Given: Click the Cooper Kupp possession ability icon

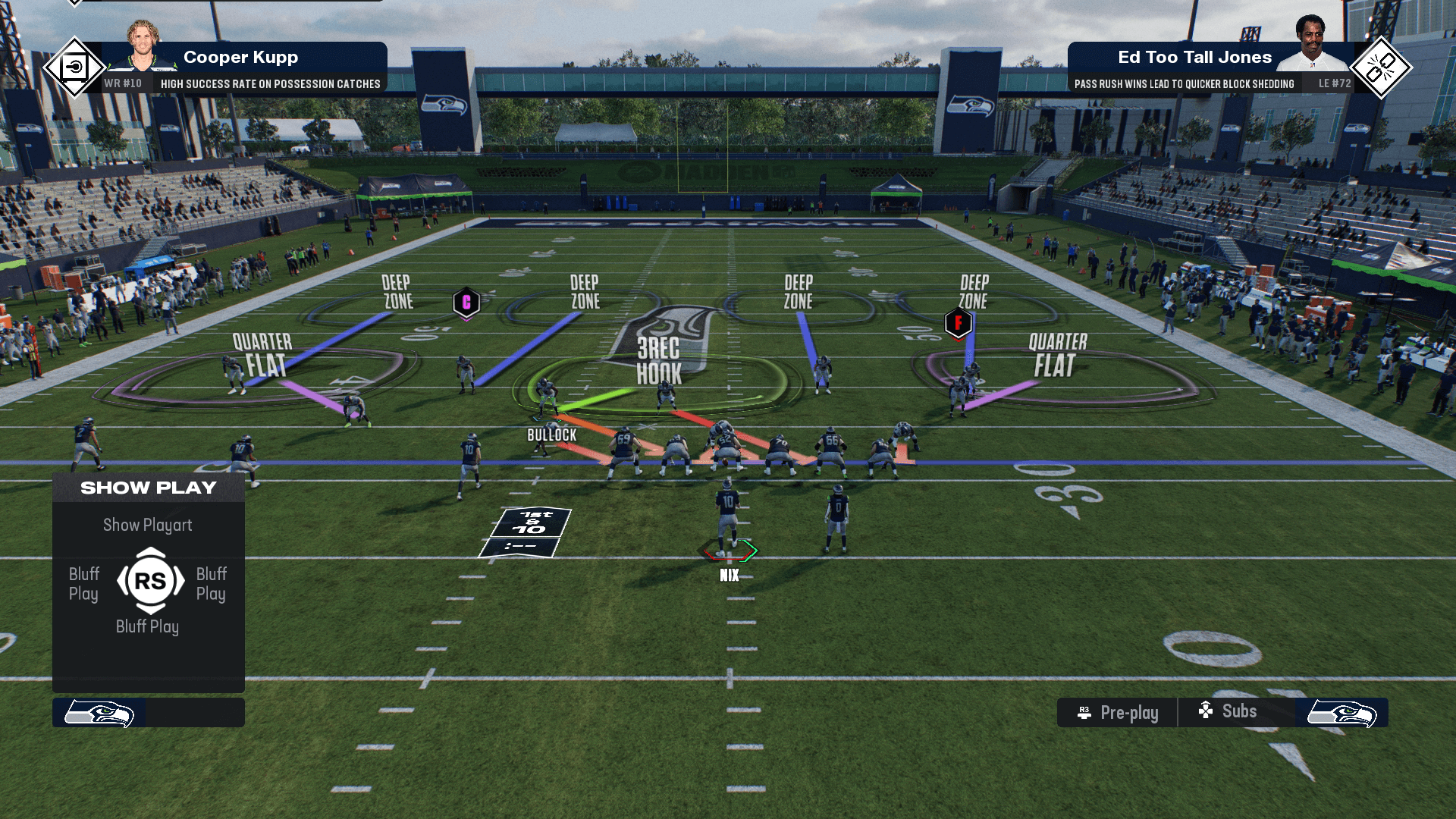Looking at the screenshot, I should 74,67.
